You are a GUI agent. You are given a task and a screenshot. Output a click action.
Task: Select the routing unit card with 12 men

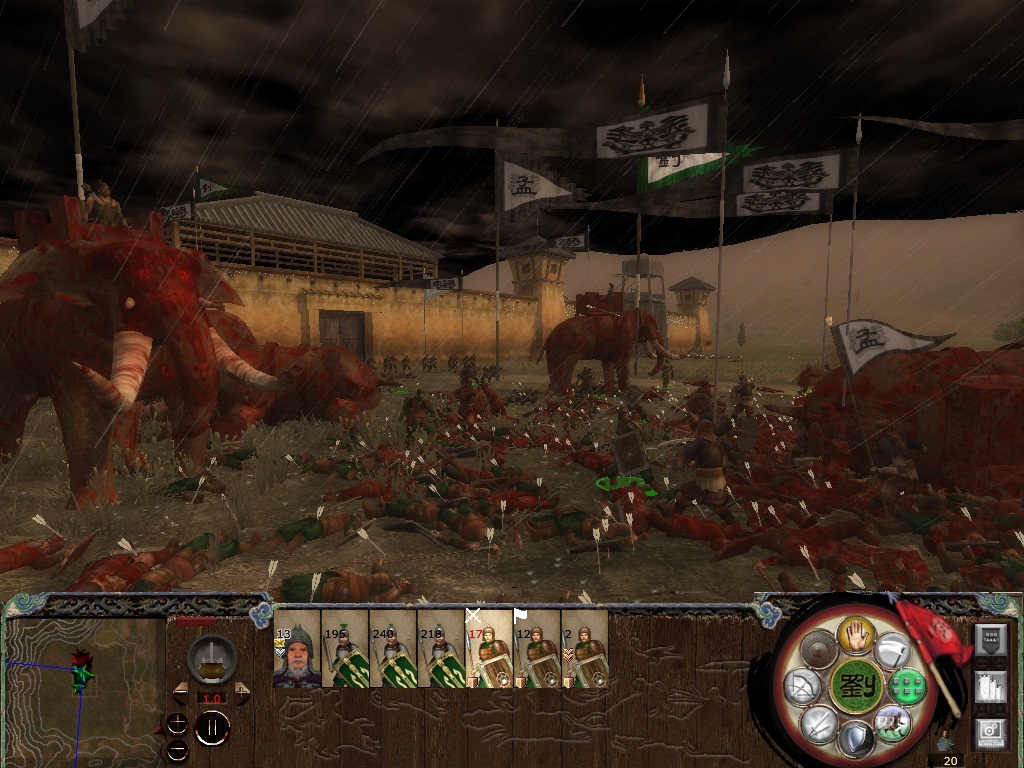pos(537,649)
